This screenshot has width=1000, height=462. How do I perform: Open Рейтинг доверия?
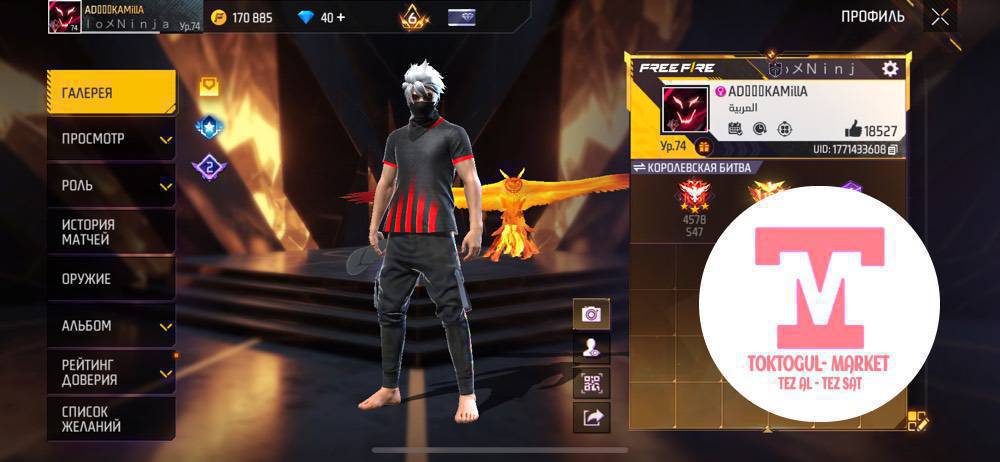(110, 372)
